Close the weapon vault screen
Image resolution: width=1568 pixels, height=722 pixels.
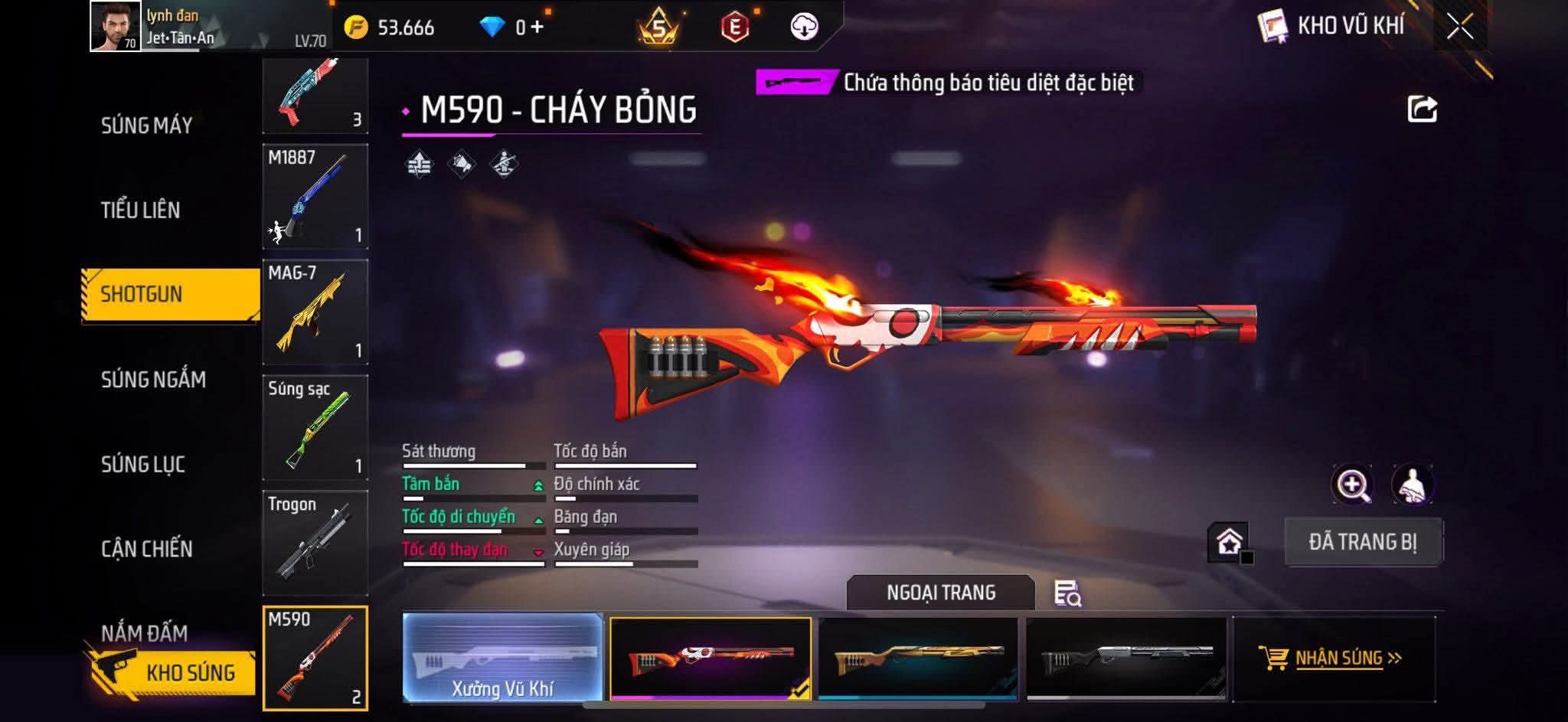pyautogui.click(x=1459, y=27)
